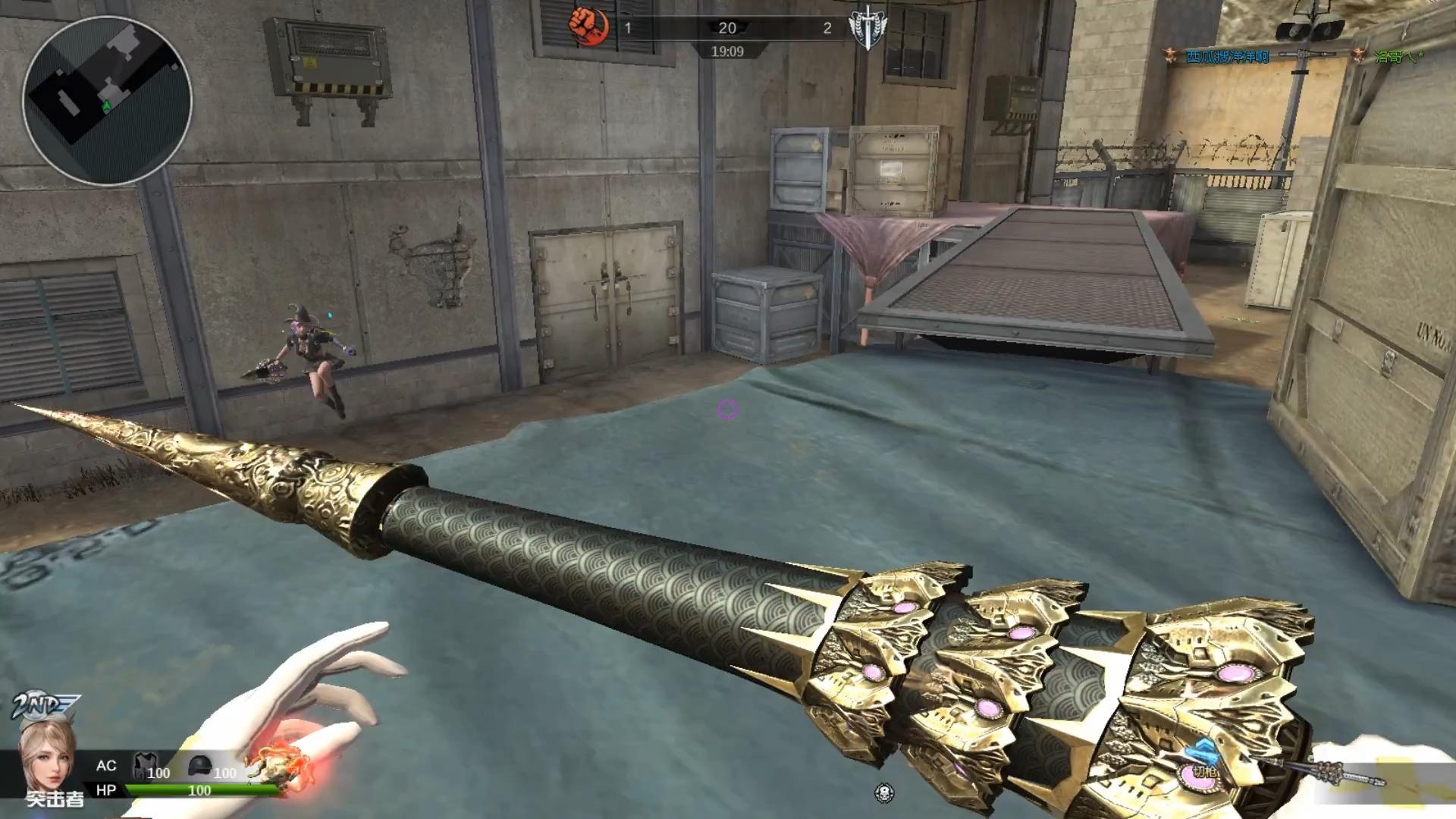Click the circular minimap
This screenshot has width=1456, height=819.
tap(107, 101)
